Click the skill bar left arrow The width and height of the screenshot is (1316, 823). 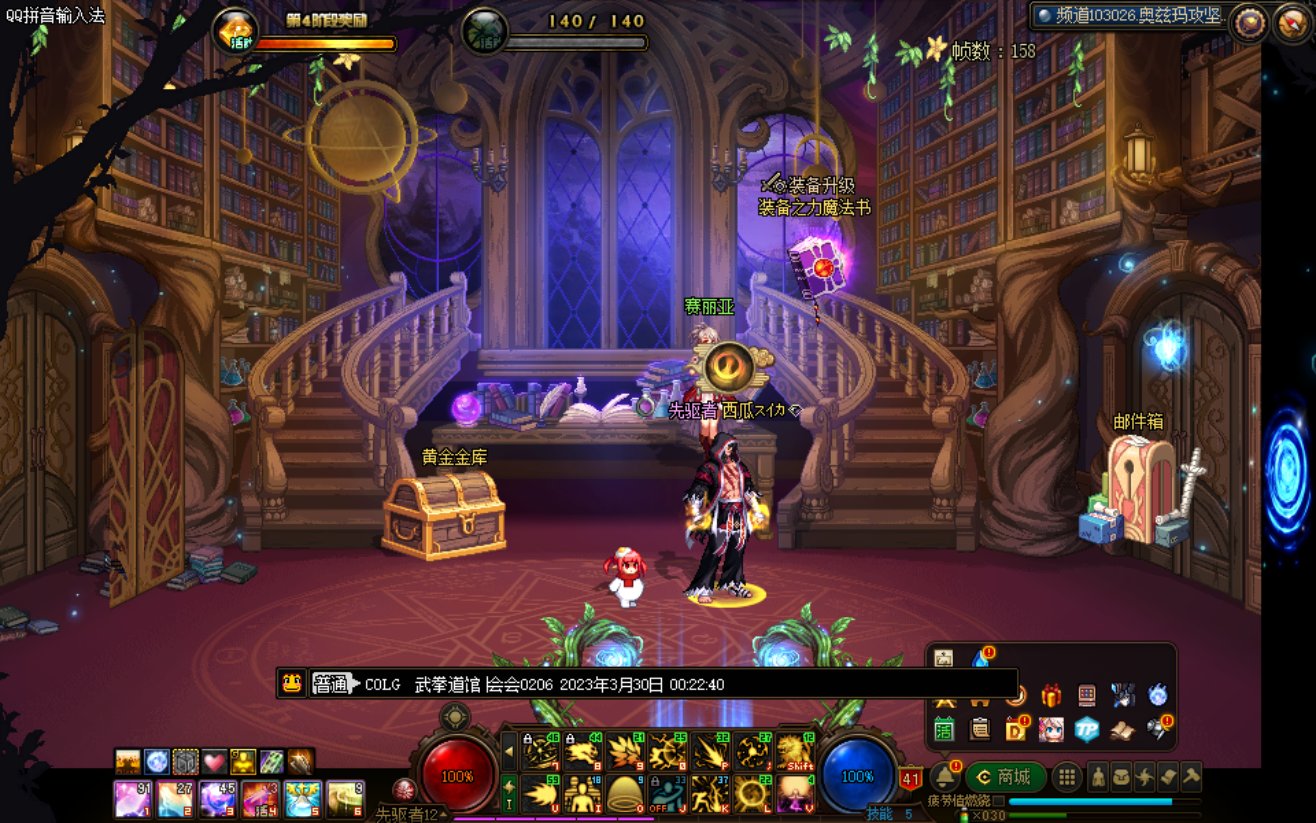pyautogui.click(x=509, y=752)
